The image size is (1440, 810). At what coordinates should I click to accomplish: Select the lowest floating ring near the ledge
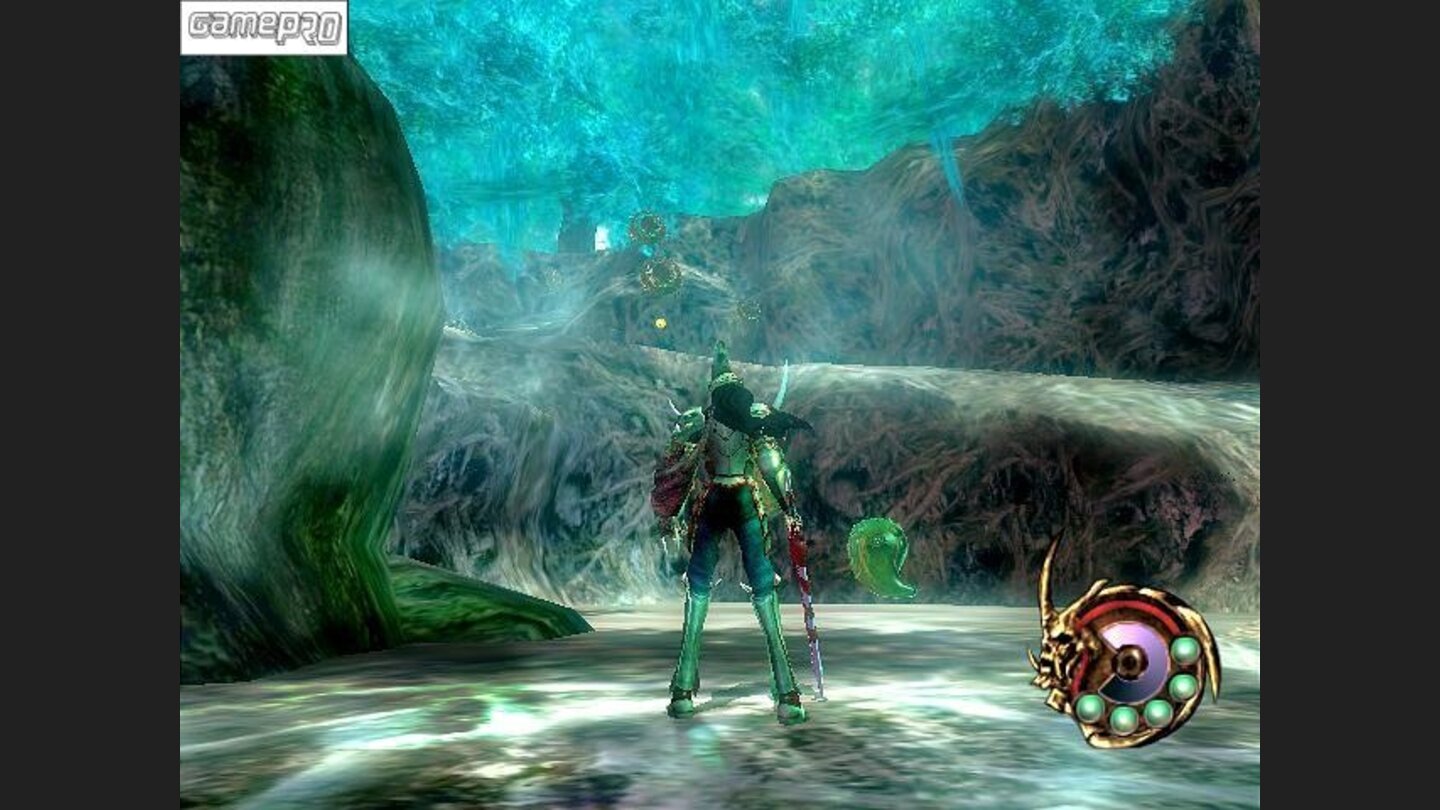(x=749, y=311)
